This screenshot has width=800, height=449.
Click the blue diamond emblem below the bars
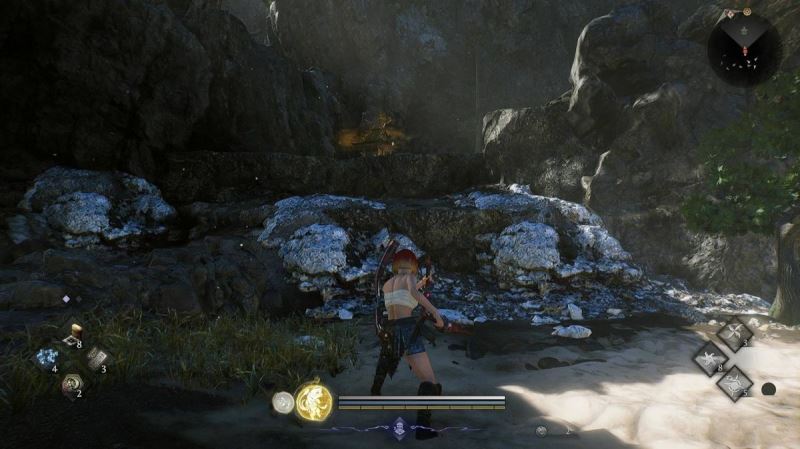click(400, 426)
